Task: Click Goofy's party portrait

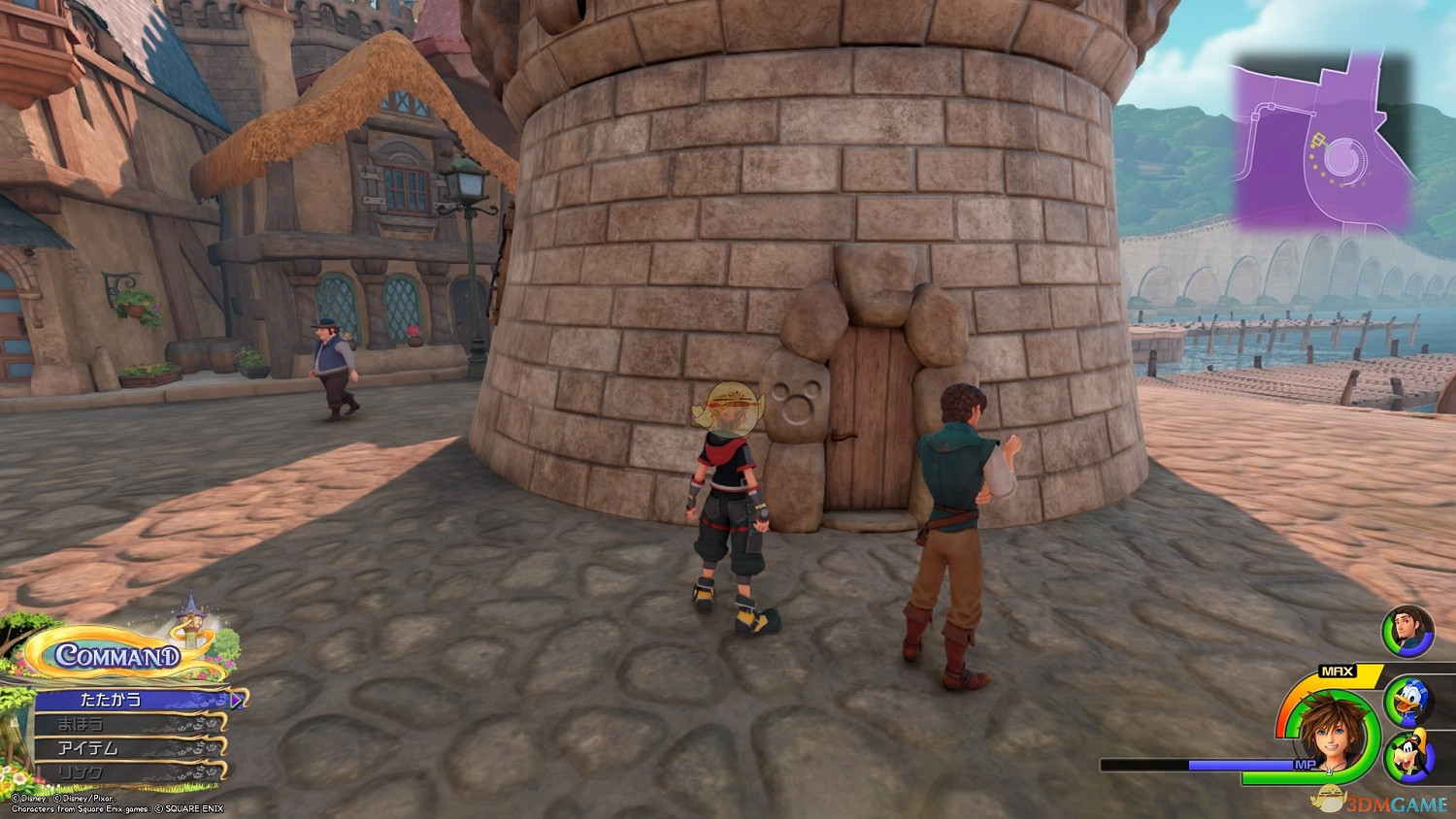Action: (x=1407, y=757)
